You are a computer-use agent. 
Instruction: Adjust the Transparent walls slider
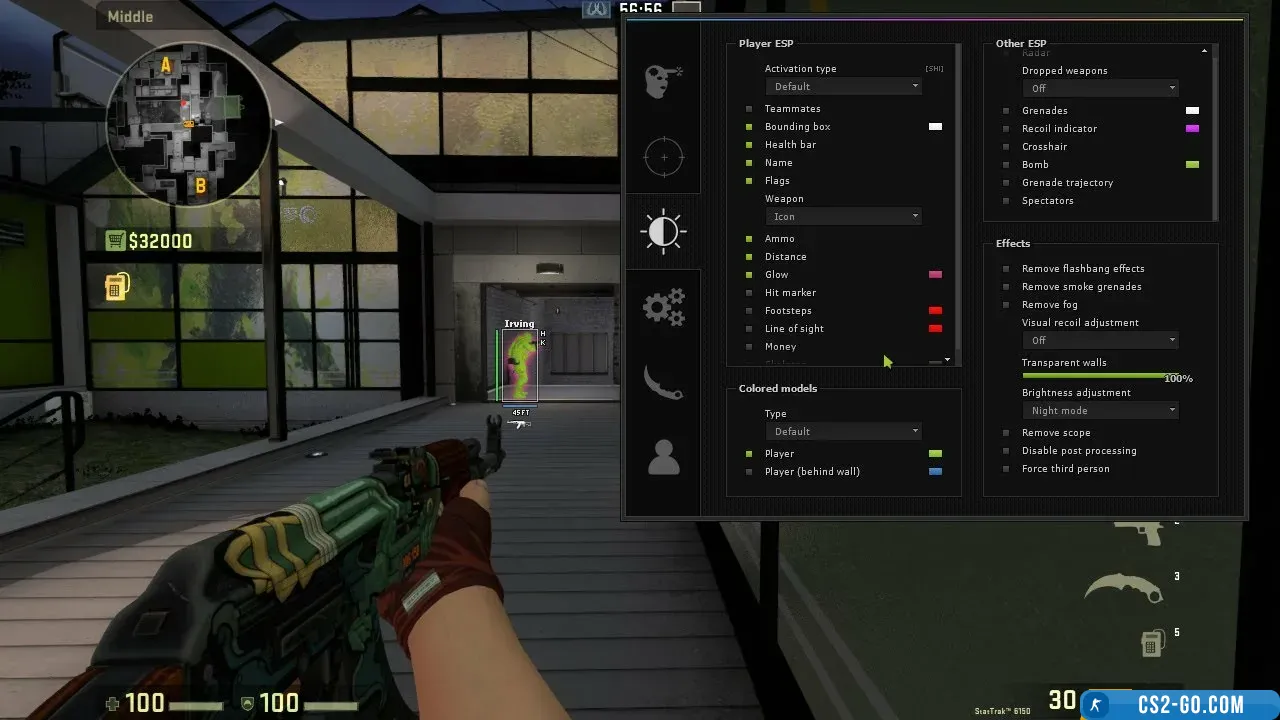tap(1094, 376)
